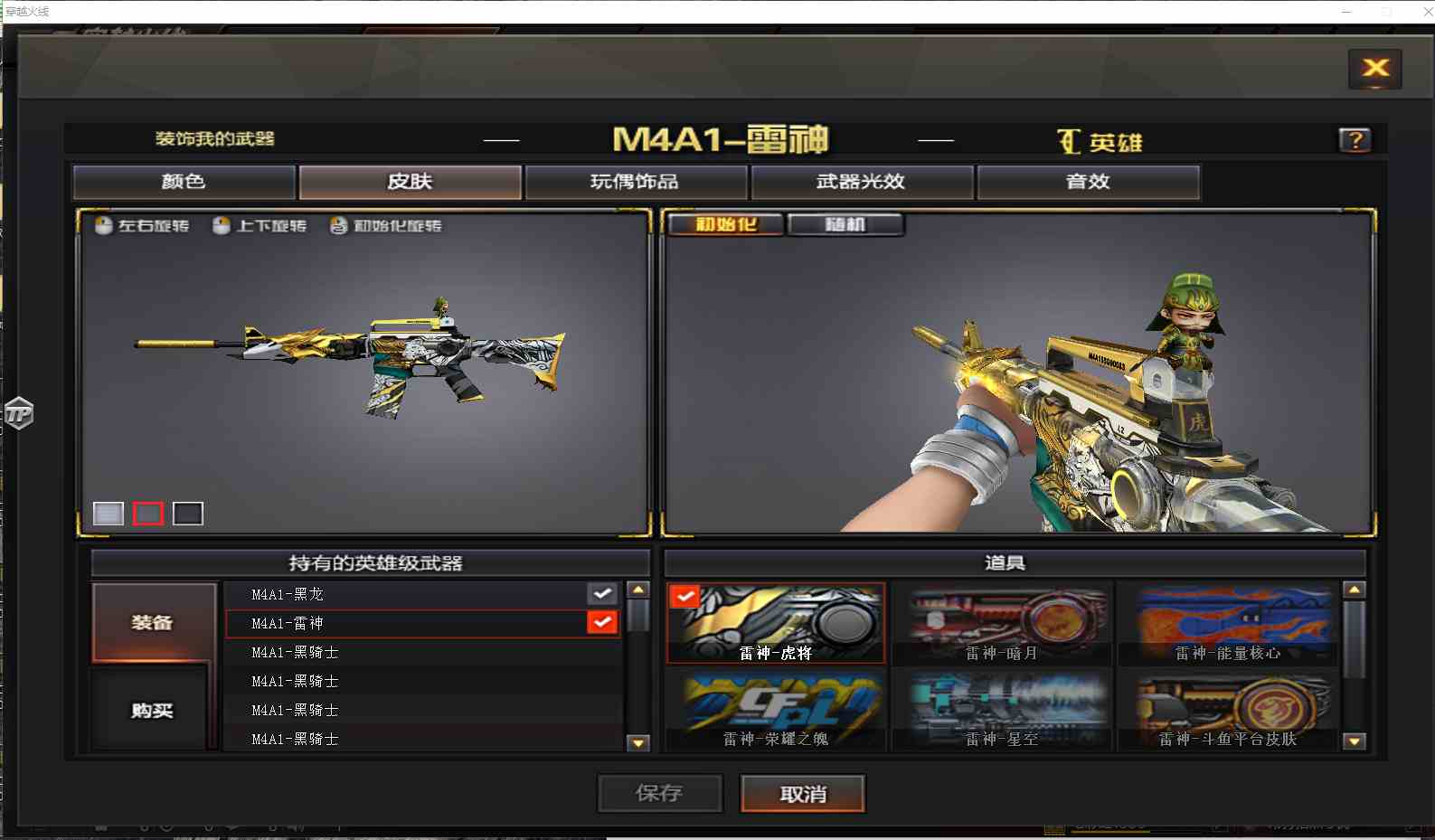
Task: Pick the 雷神-暗月 skin thumbnail
Action: pyautogui.click(x=1002, y=624)
